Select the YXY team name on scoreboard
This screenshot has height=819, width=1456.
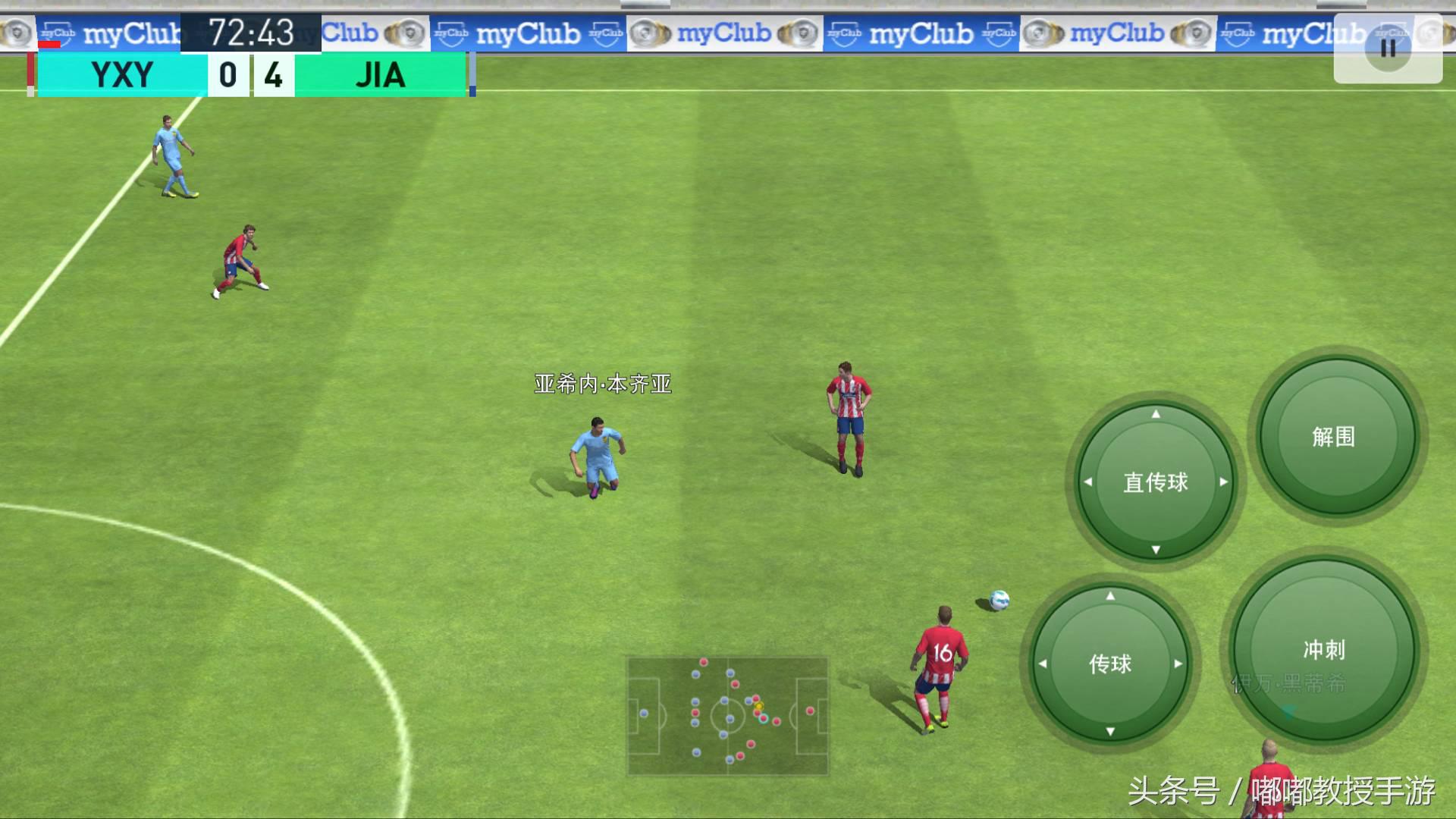tap(121, 75)
